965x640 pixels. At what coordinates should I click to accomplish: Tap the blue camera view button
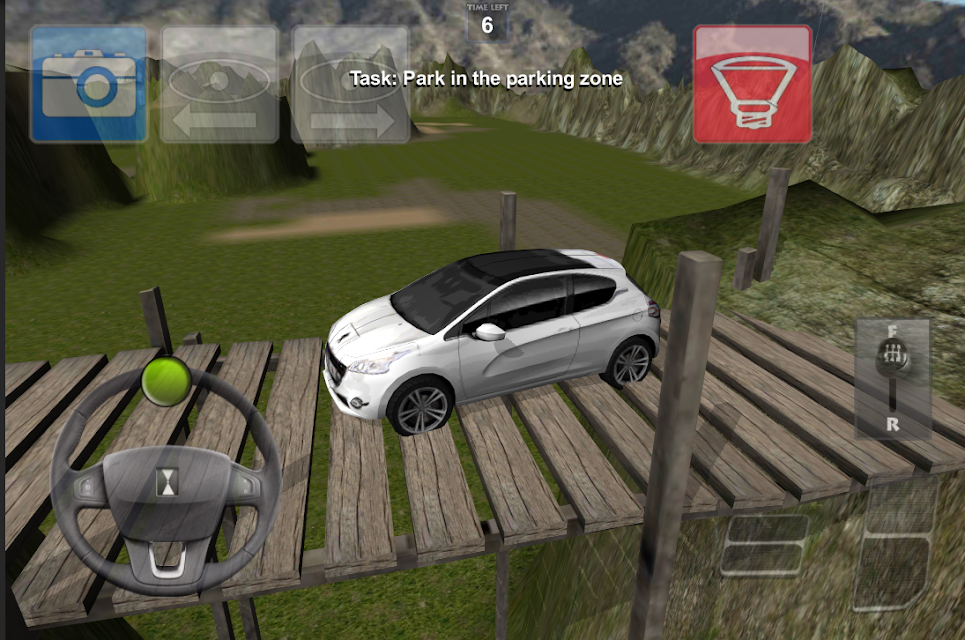pos(89,84)
